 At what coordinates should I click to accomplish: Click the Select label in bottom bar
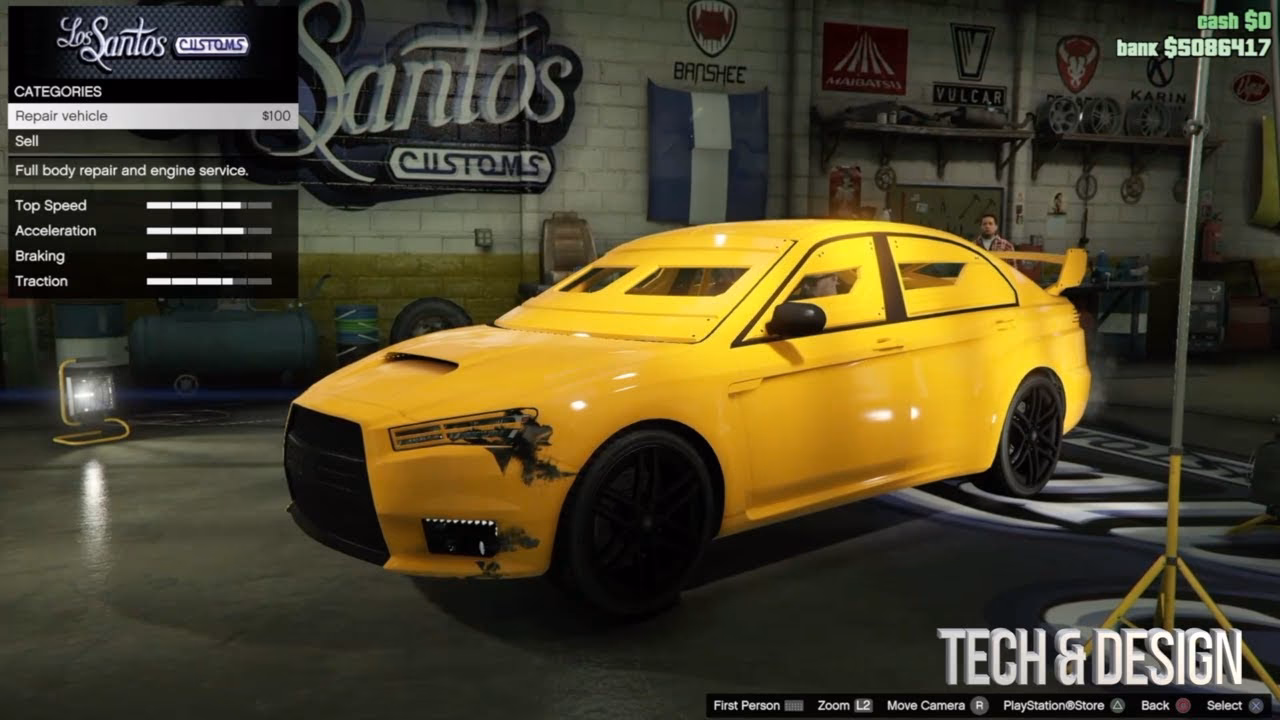pos(1224,705)
